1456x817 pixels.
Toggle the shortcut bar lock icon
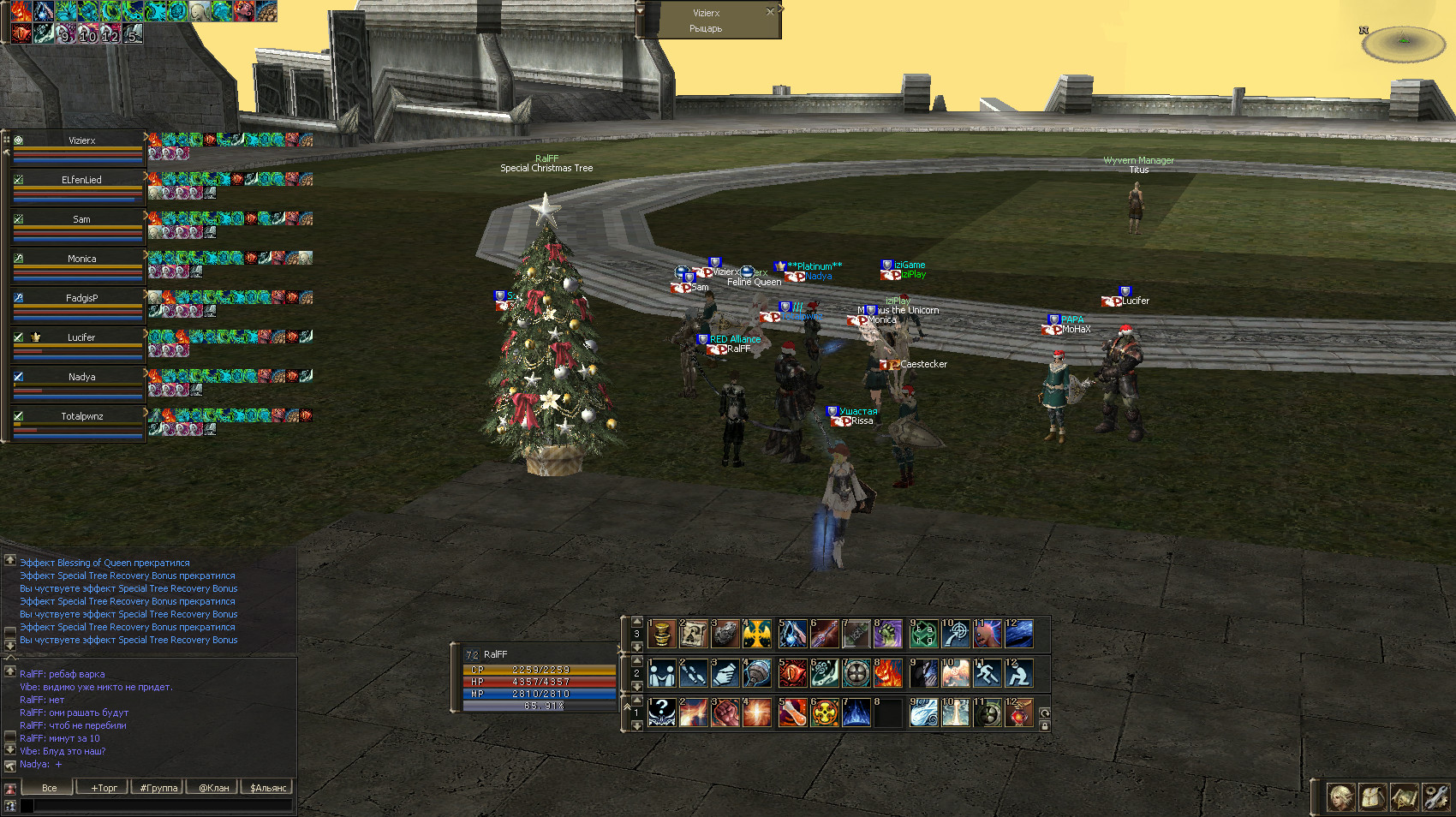pos(1044,726)
